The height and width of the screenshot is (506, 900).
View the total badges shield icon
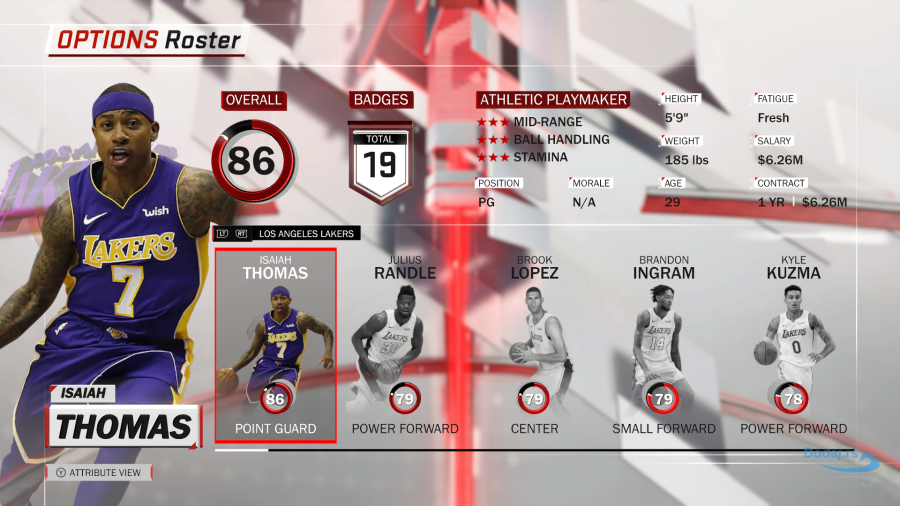(x=380, y=160)
